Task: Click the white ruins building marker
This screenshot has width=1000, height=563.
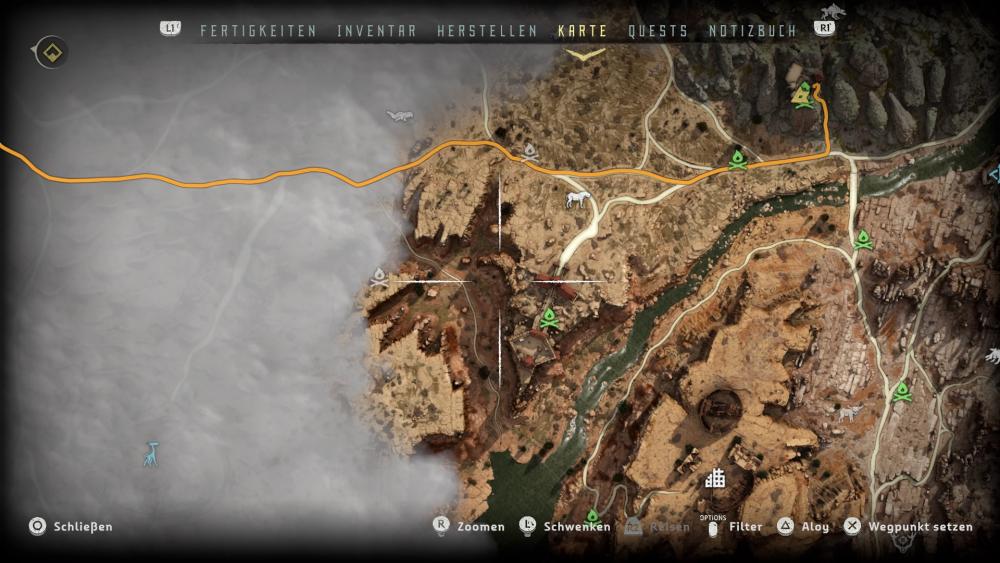Action: [714, 479]
